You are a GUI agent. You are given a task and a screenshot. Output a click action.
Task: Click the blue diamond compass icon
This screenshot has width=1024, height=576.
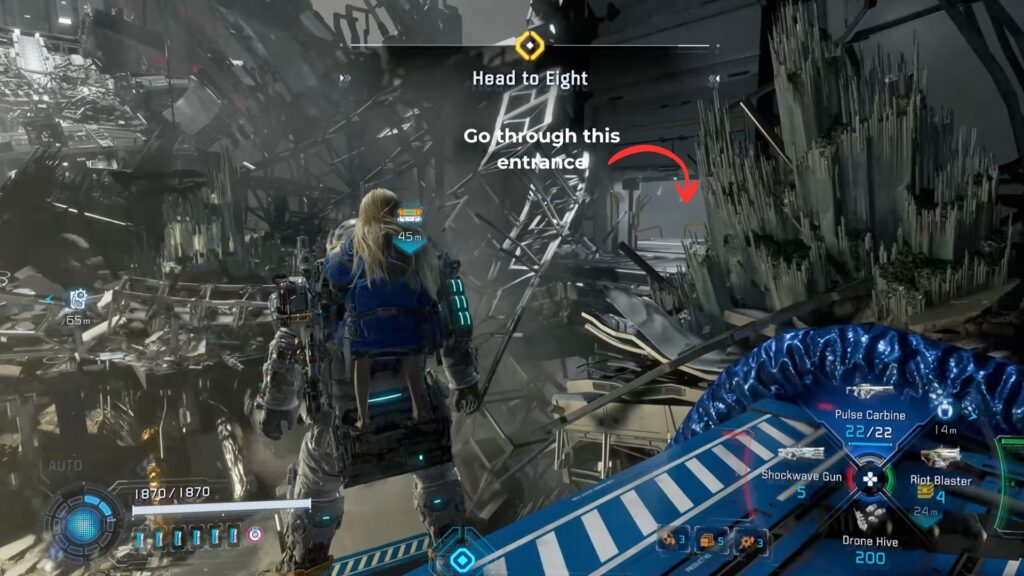click(x=461, y=558)
